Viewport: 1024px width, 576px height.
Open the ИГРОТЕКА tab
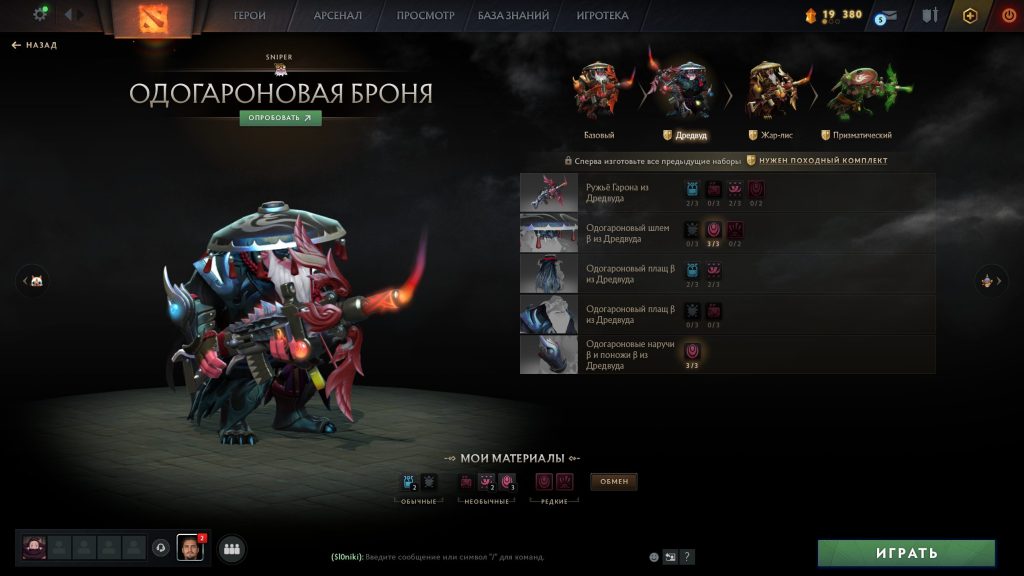click(x=602, y=16)
